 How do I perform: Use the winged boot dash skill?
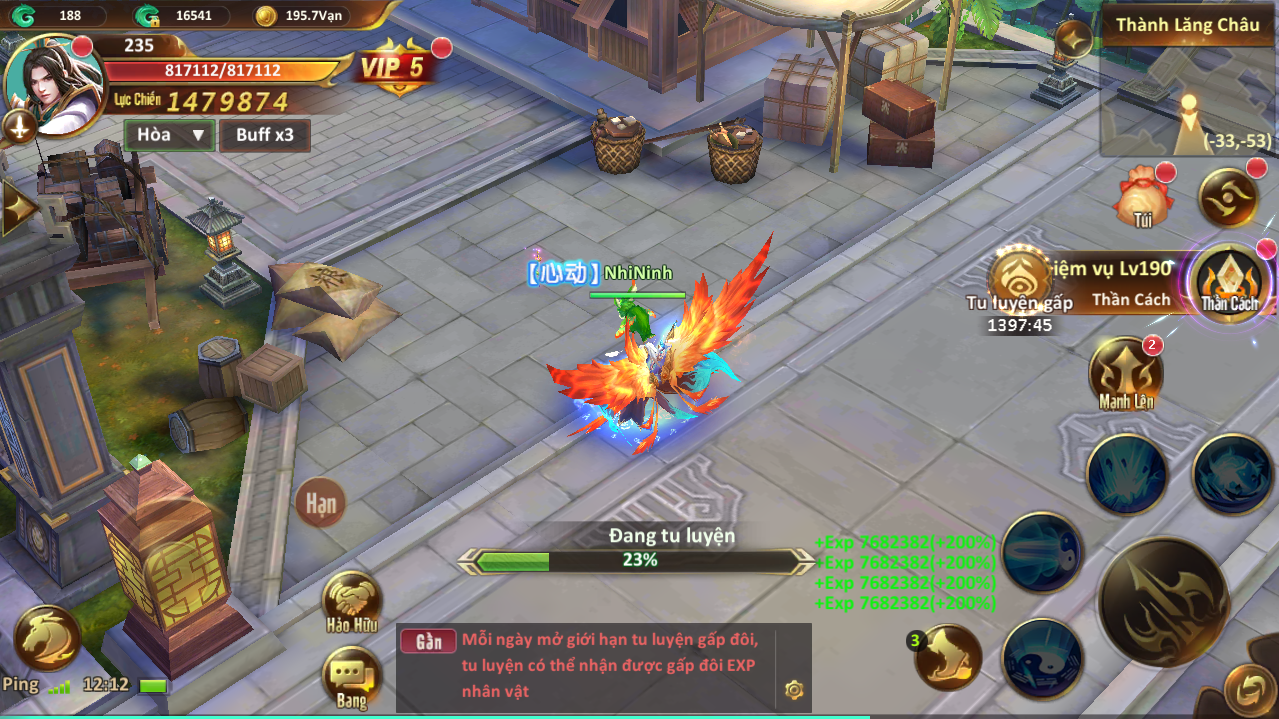[946, 657]
